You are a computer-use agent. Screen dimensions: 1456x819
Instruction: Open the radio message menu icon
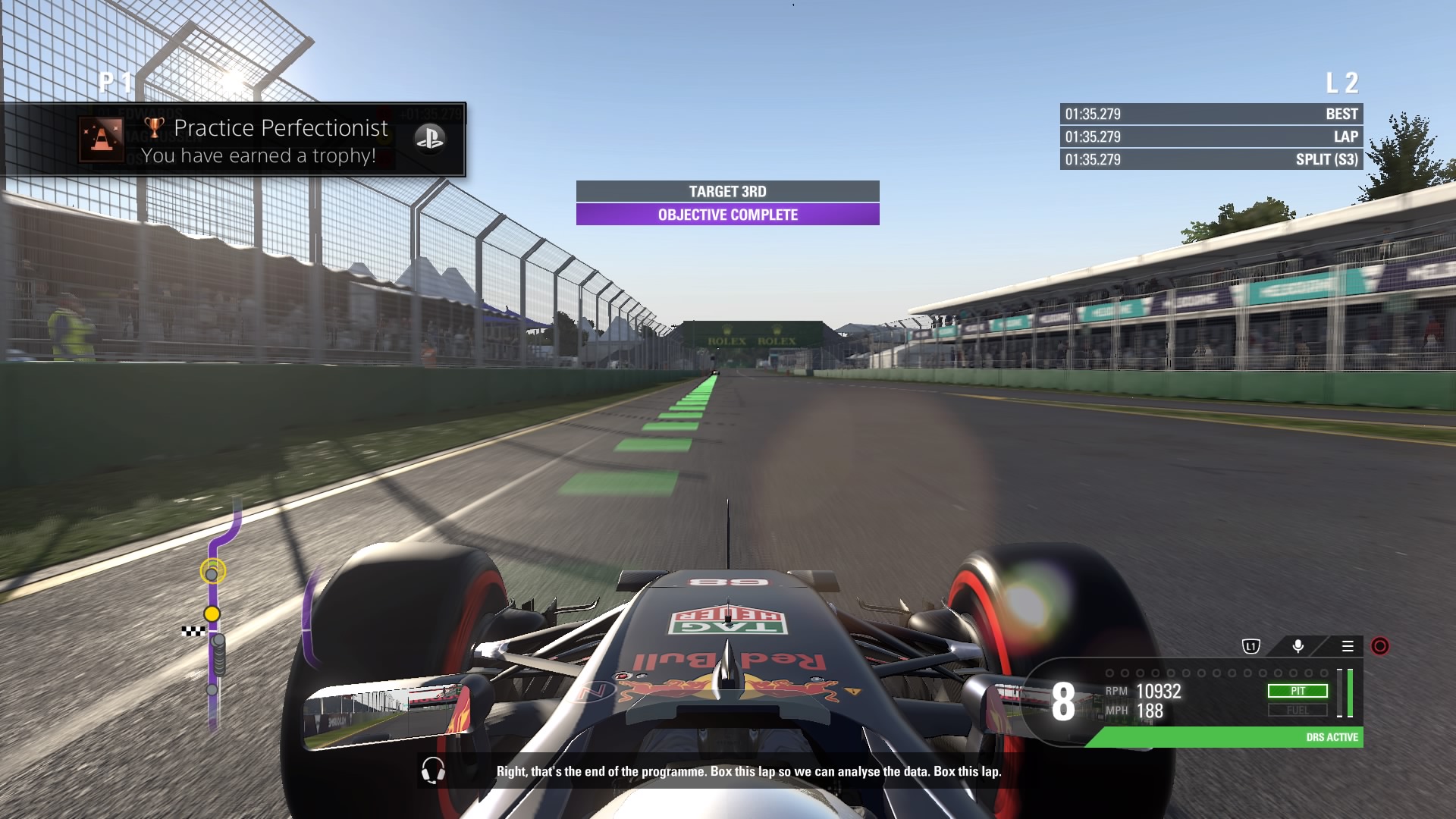tap(1349, 647)
